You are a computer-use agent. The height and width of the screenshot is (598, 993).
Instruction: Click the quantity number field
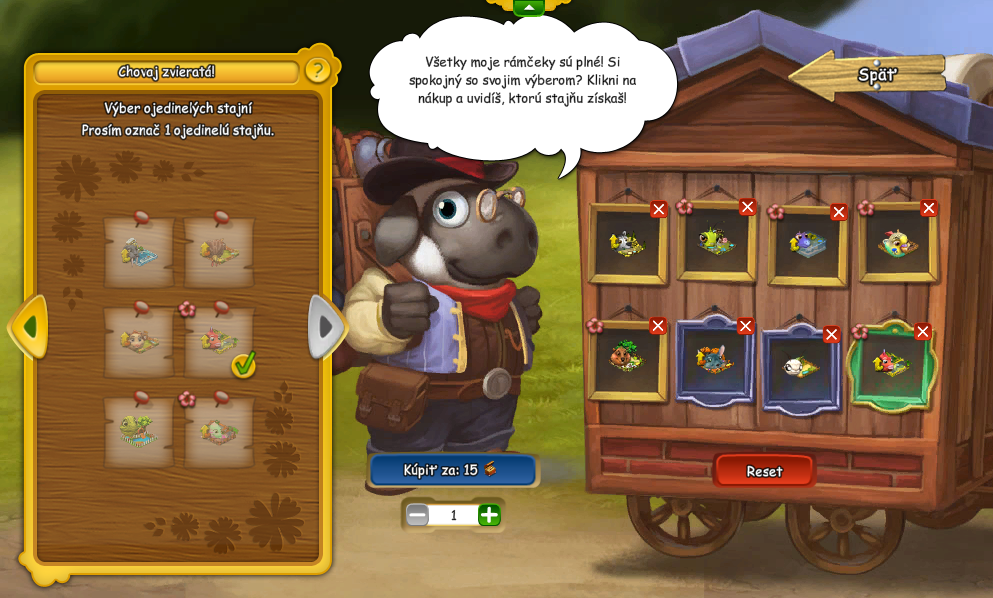point(453,515)
